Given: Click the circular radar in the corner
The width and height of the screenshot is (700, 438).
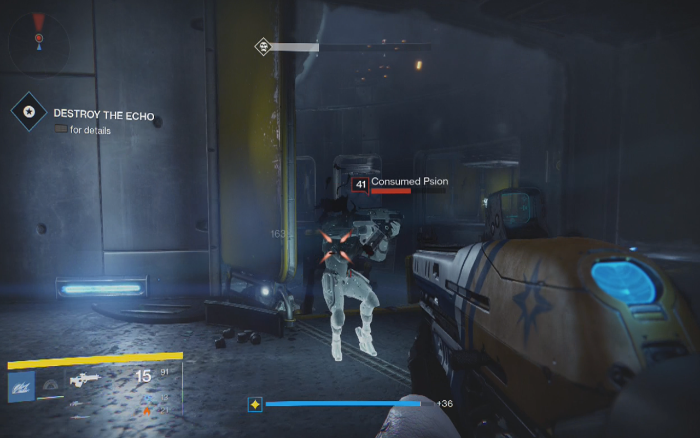Looking at the screenshot, I should (39, 40).
